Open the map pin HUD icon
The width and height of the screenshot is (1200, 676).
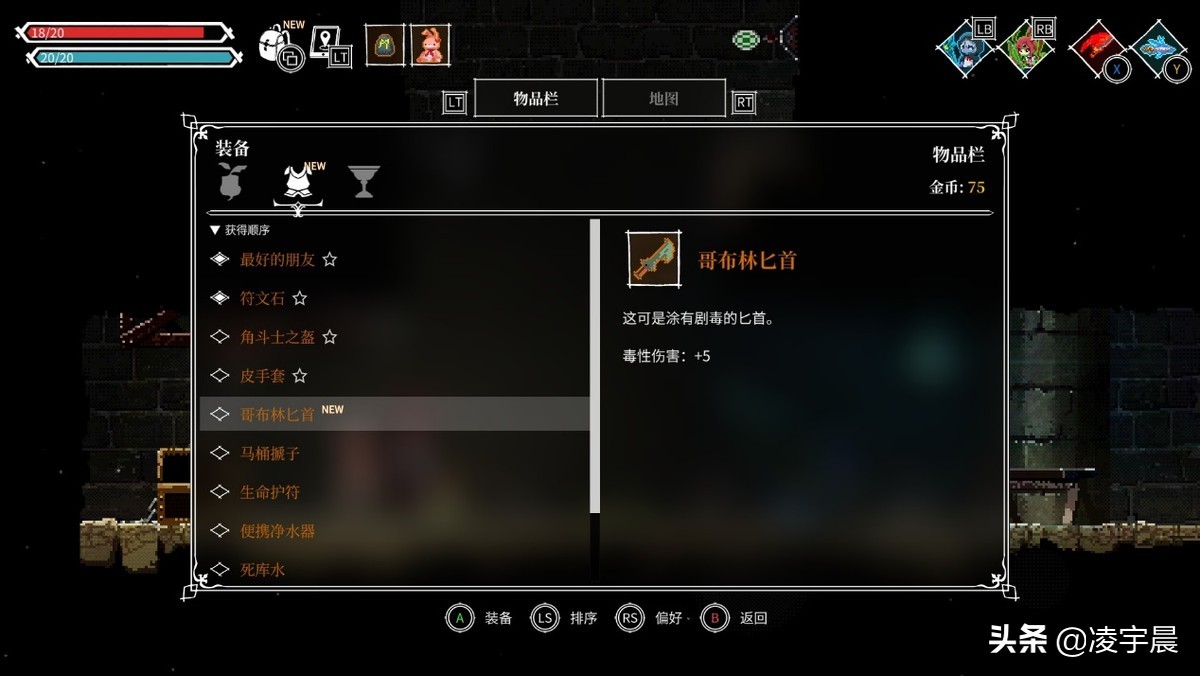[324, 42]
